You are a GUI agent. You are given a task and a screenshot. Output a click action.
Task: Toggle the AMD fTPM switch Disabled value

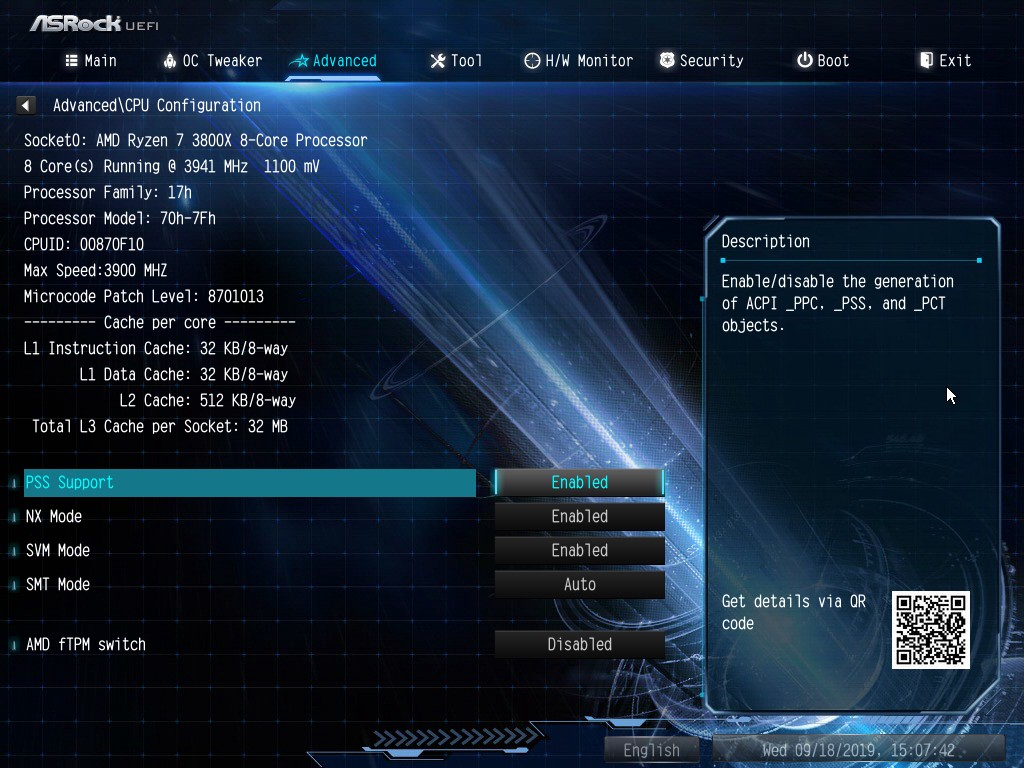click(x=579, y=645)
